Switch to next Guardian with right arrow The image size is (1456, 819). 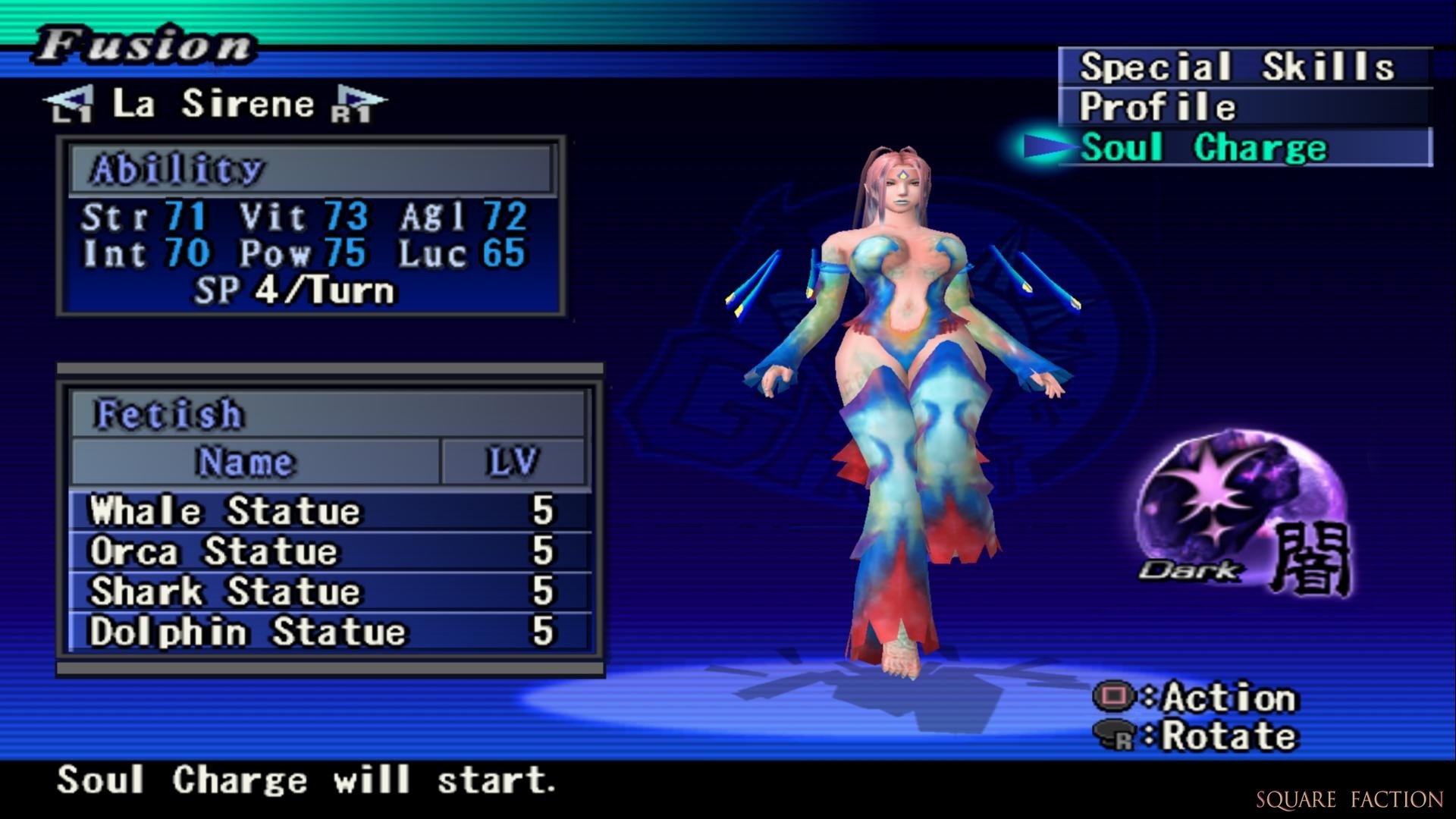[x=357, y=104]
